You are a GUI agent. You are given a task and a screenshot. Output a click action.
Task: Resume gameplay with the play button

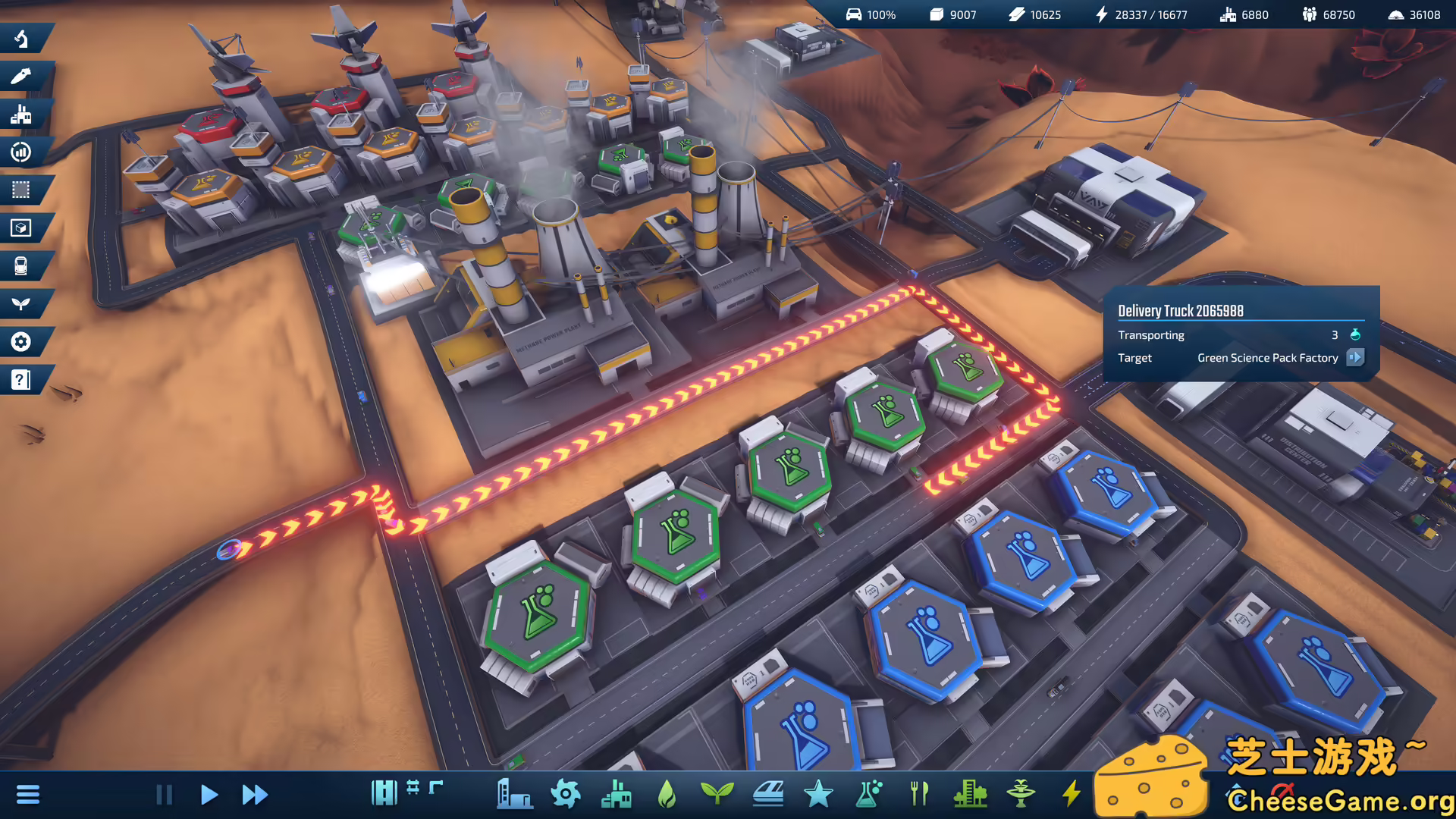point(209,795)
